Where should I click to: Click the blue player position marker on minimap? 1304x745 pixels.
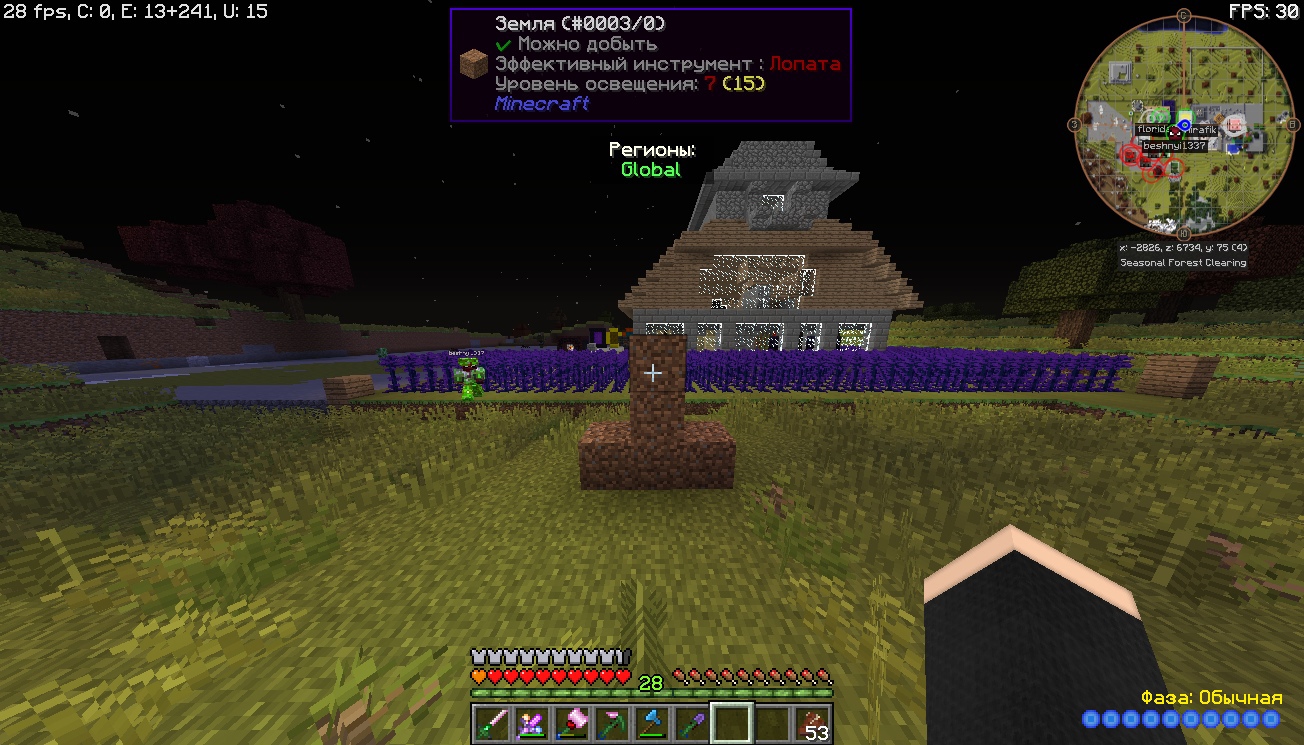click(x=1185, y=125)
